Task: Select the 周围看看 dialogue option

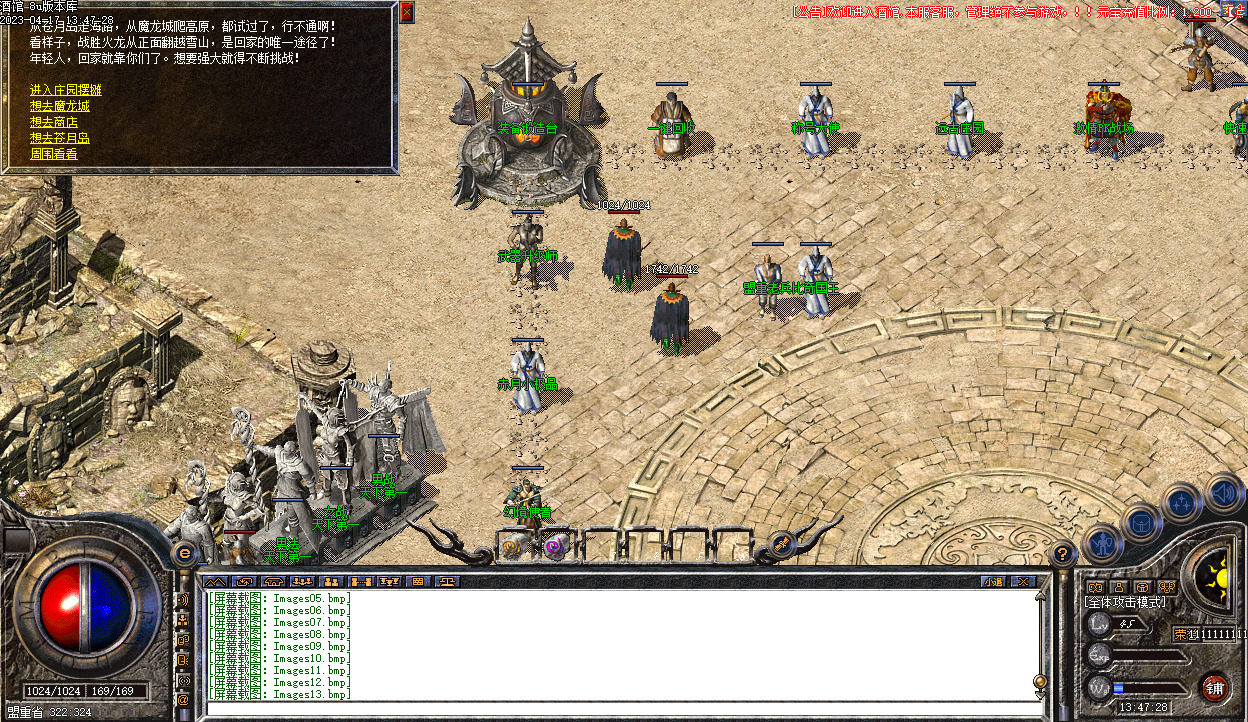Action: 54,154
